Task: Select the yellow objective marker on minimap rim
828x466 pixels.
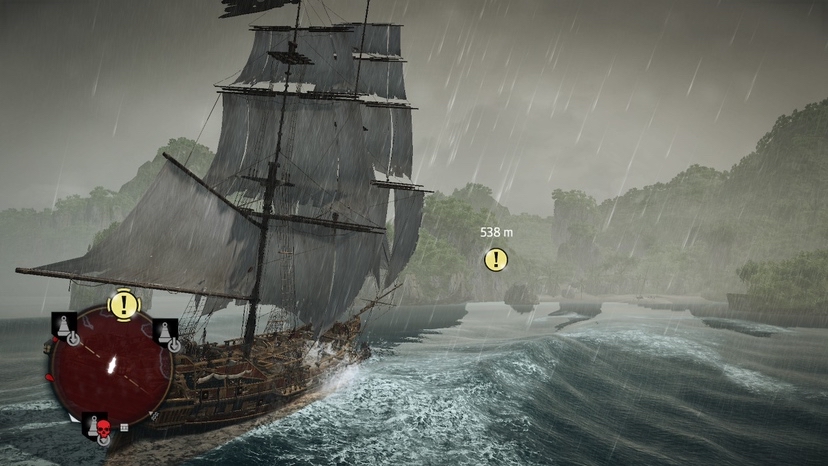Action: tap(123, 304)
